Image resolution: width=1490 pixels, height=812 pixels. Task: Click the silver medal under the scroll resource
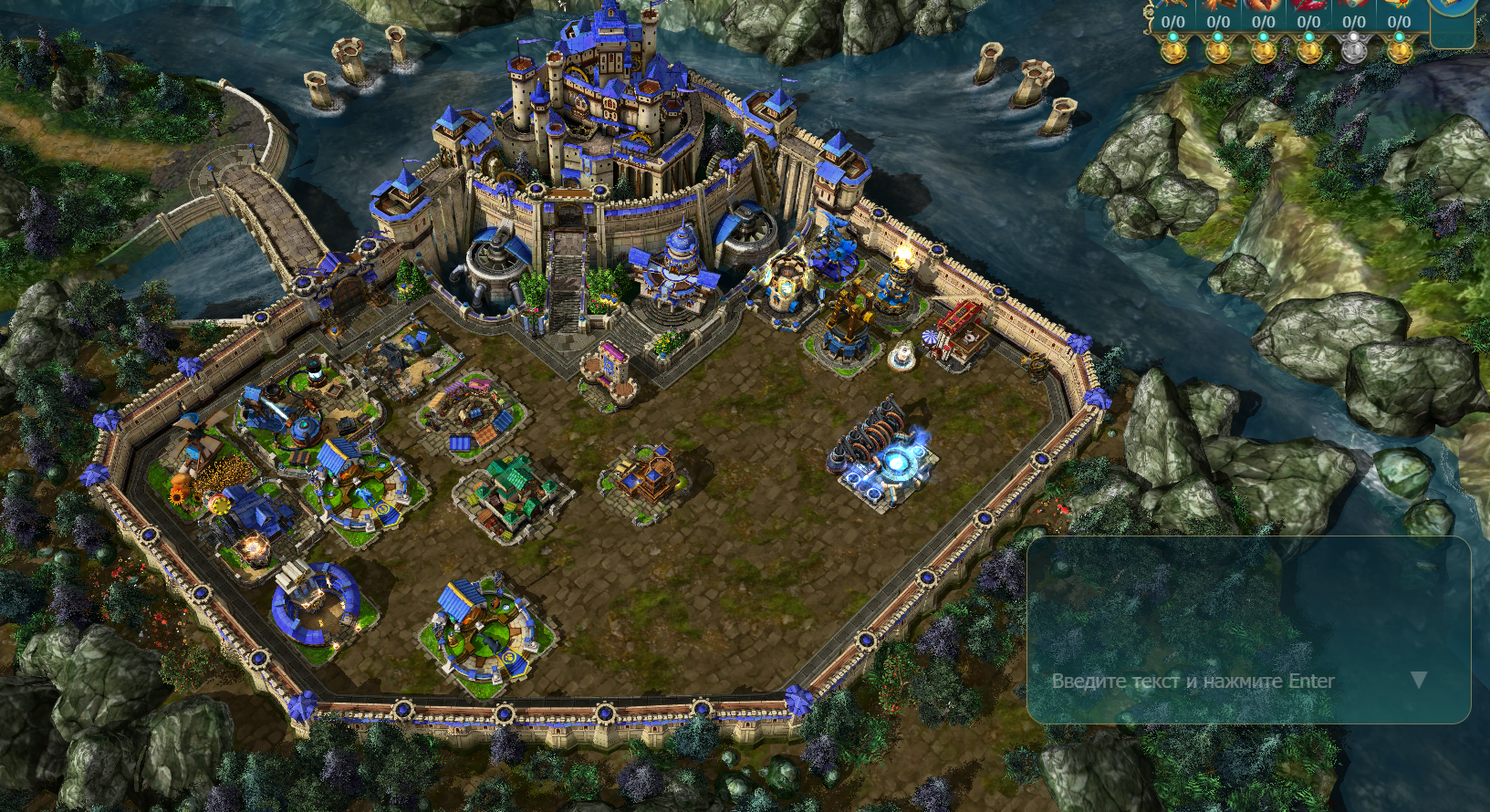click(x=1354, y=50)
